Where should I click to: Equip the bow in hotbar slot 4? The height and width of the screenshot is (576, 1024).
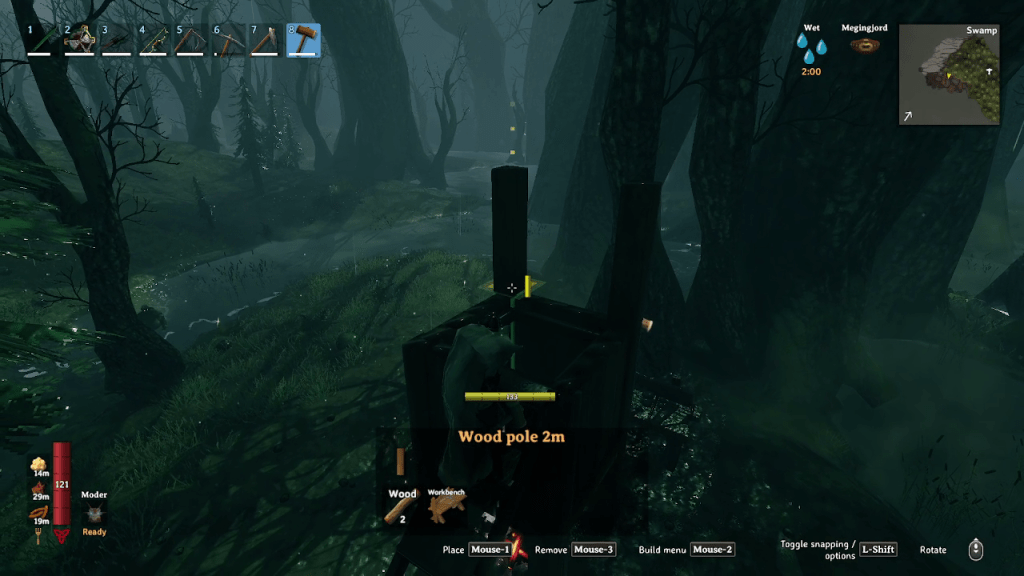point(154,40)
